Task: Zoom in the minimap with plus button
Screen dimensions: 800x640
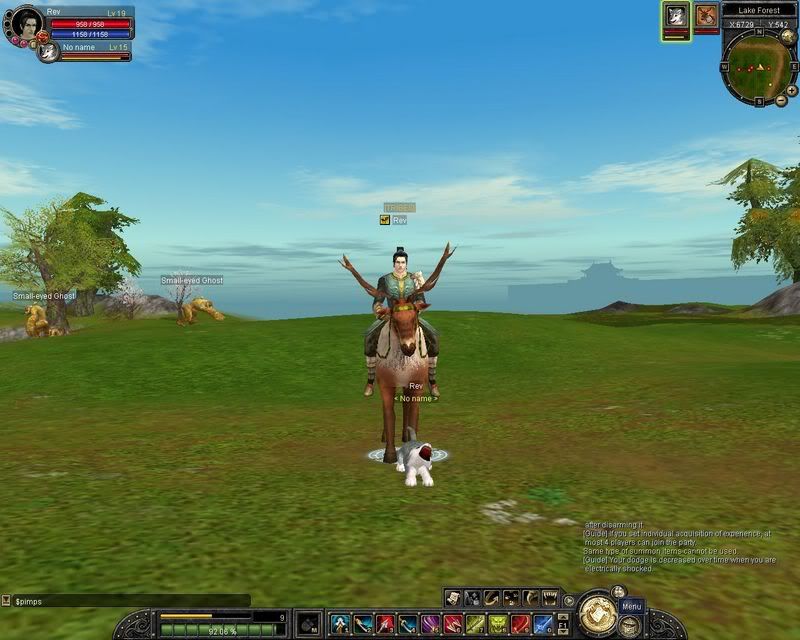Action: click(x=792, y=90)
